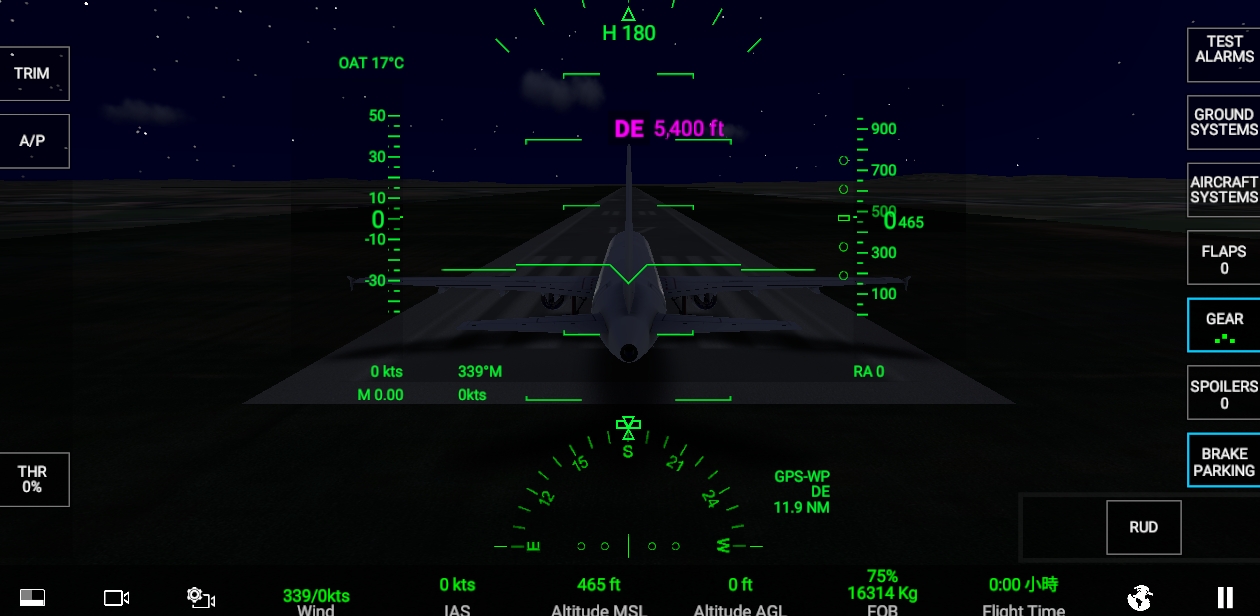Screen dimensions: 1260x616
Task: Toggle the A/P autopilot panel
Action: tap(33, 141)
